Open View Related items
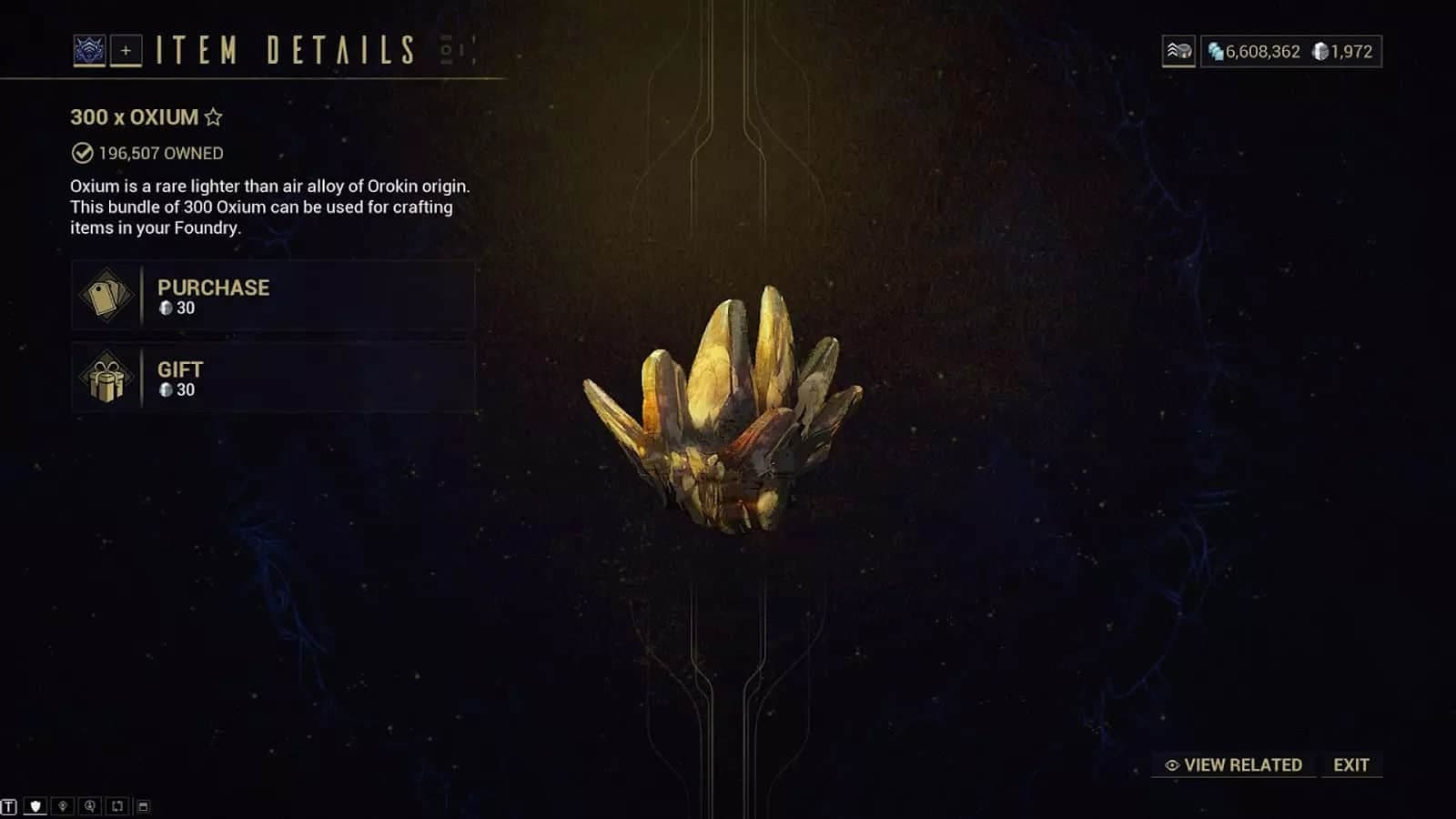The height and width of the screenshot is (819, 1456). pyautogui.click(x=1234, y=765)
